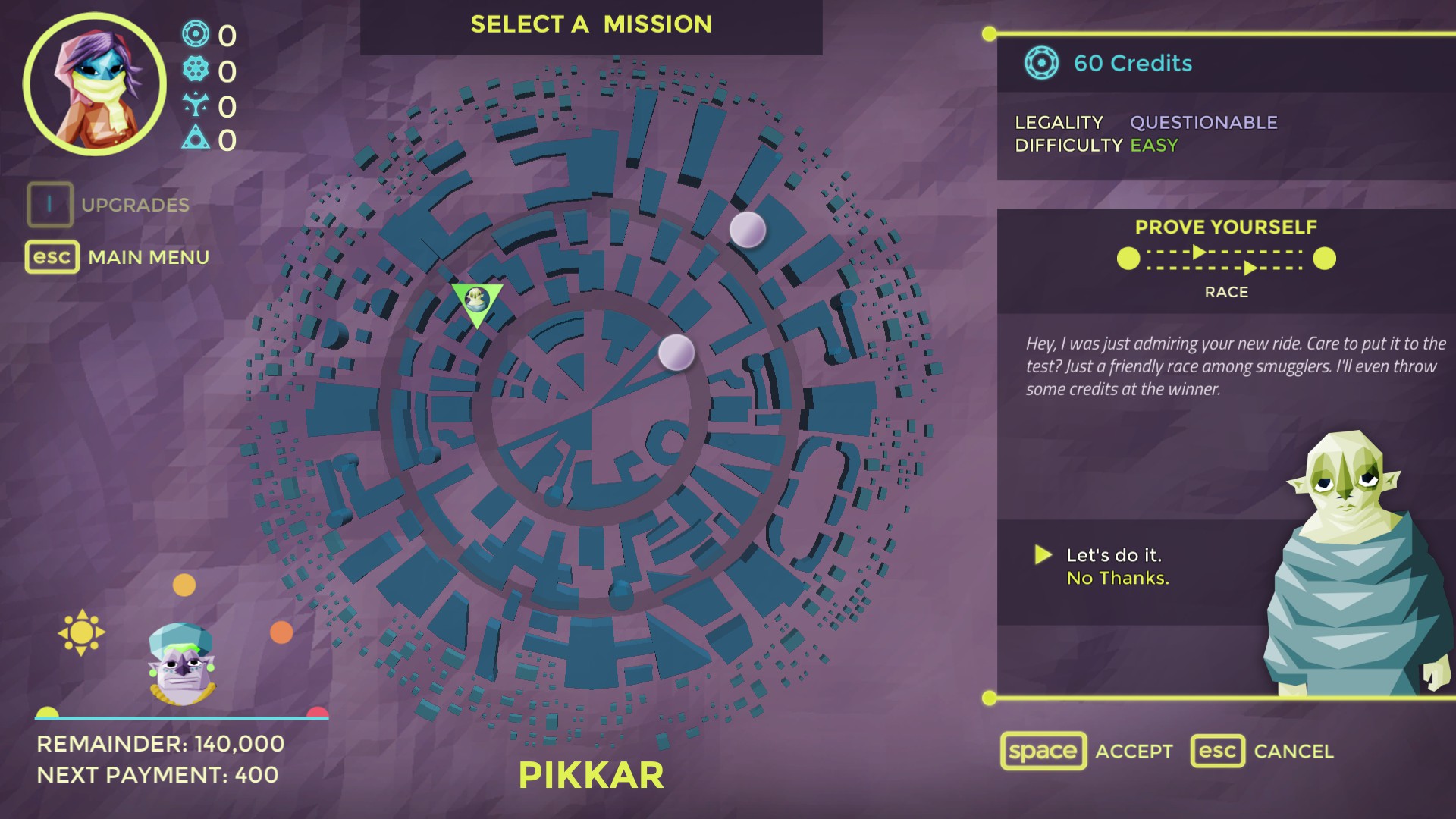This screenshot has width=1456, height=819.
Task: Select the green triangle mission marker
Action: [x=476, y=302]
